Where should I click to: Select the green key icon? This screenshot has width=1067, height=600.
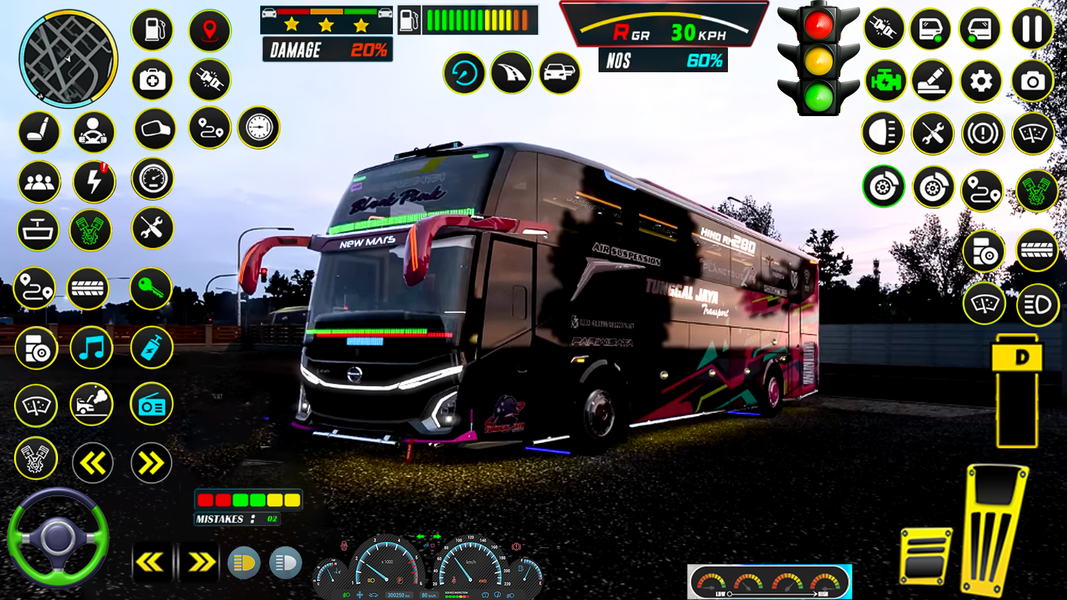pyautogui.click(x=150, y=289)
